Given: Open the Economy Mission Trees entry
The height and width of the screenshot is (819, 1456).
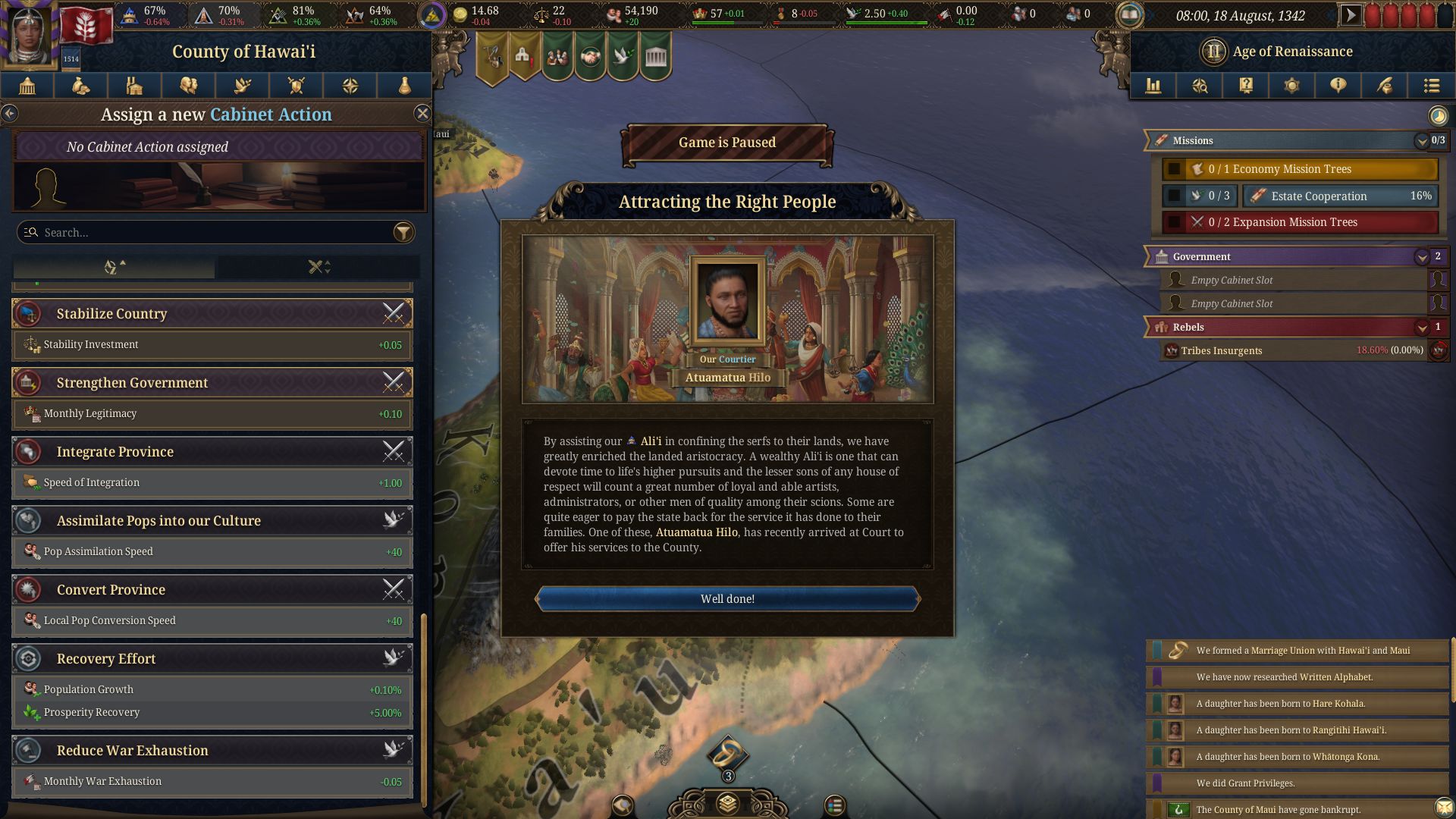Looking at the screenshot, I should click(x=1299, y=169).
